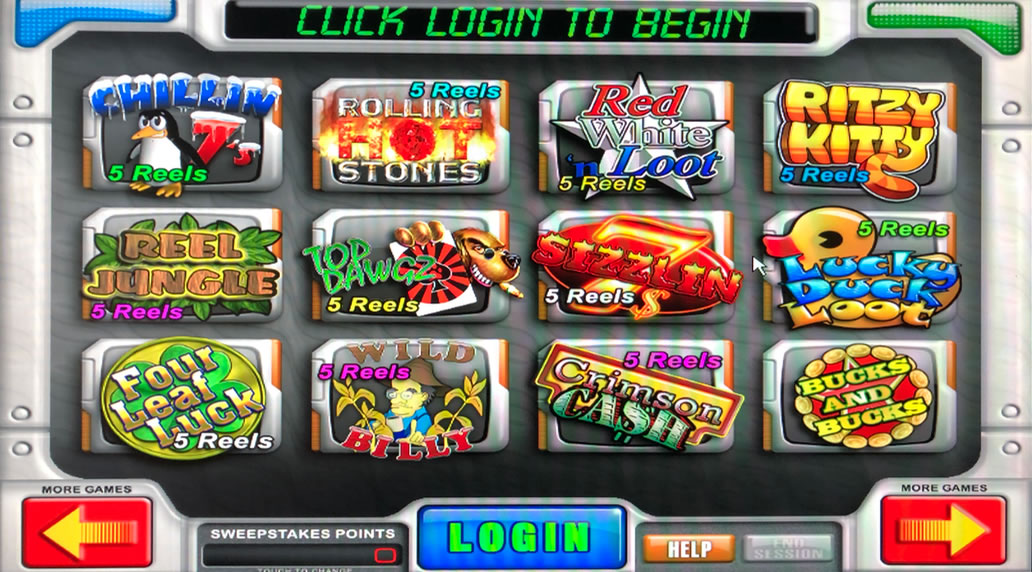Click the green LOGIN button
Screen dimensions: 1032x572
click(520, 537)
